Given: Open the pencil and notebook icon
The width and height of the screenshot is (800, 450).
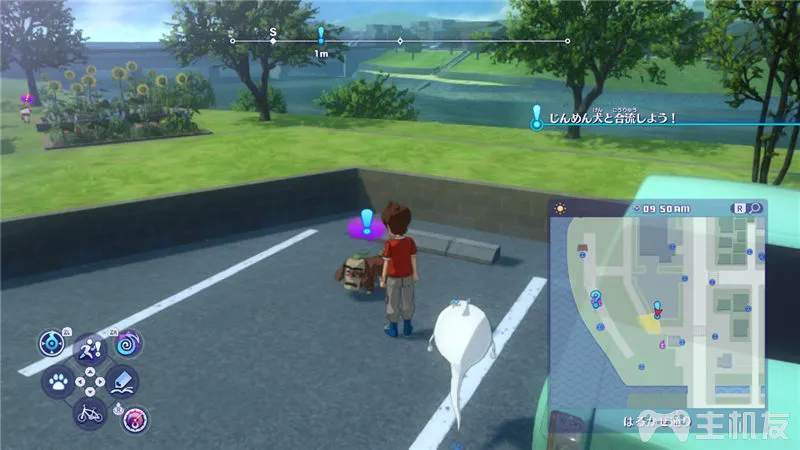Looking at the screenshot, I should [123, 381].
